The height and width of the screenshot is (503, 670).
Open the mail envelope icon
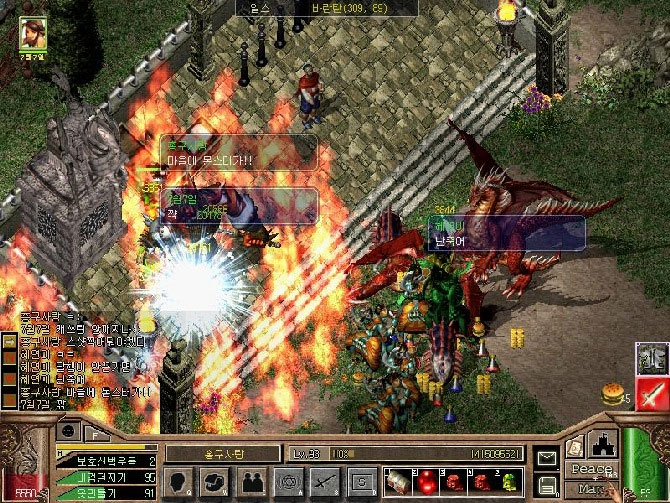546,459
